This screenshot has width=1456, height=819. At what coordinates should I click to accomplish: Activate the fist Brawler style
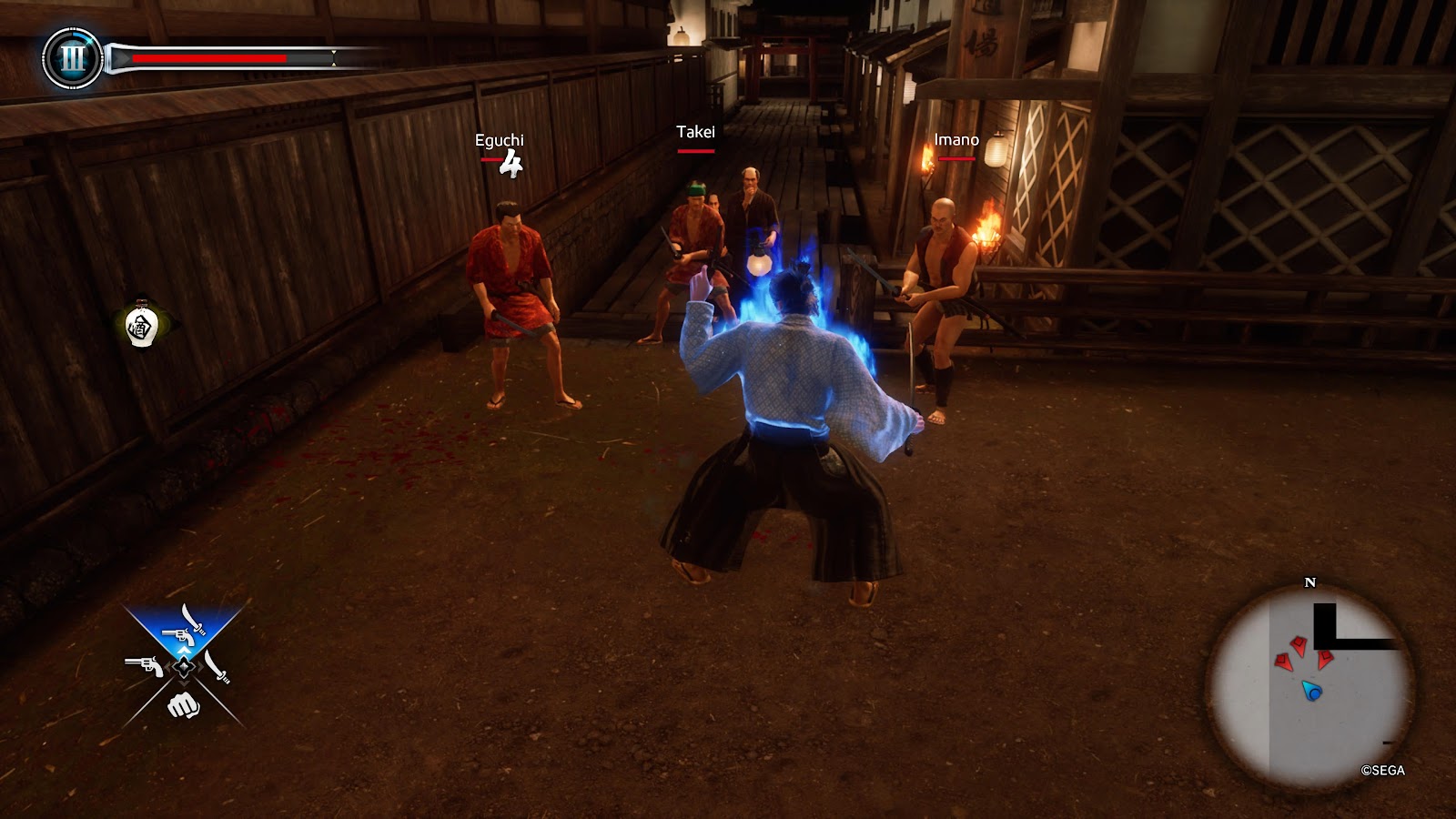point(183,703)
